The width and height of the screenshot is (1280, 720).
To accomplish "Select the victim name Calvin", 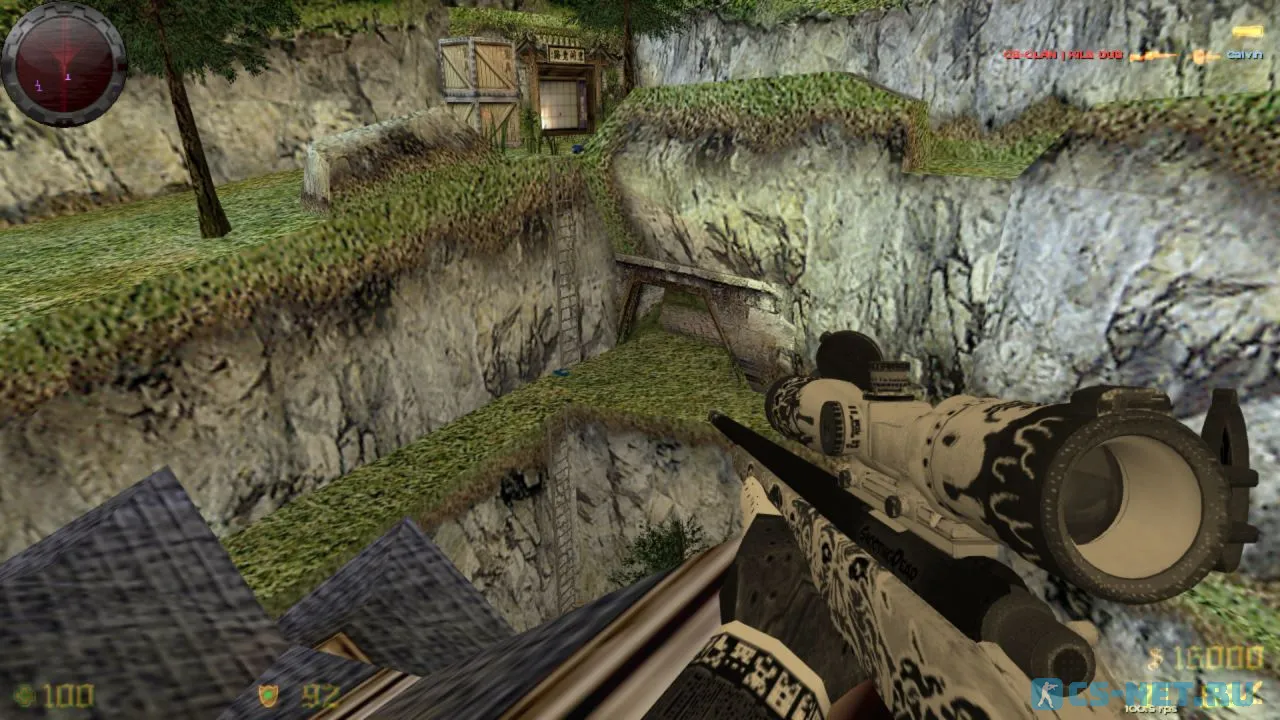I will pyautogui.click(x=1243, y=54).
